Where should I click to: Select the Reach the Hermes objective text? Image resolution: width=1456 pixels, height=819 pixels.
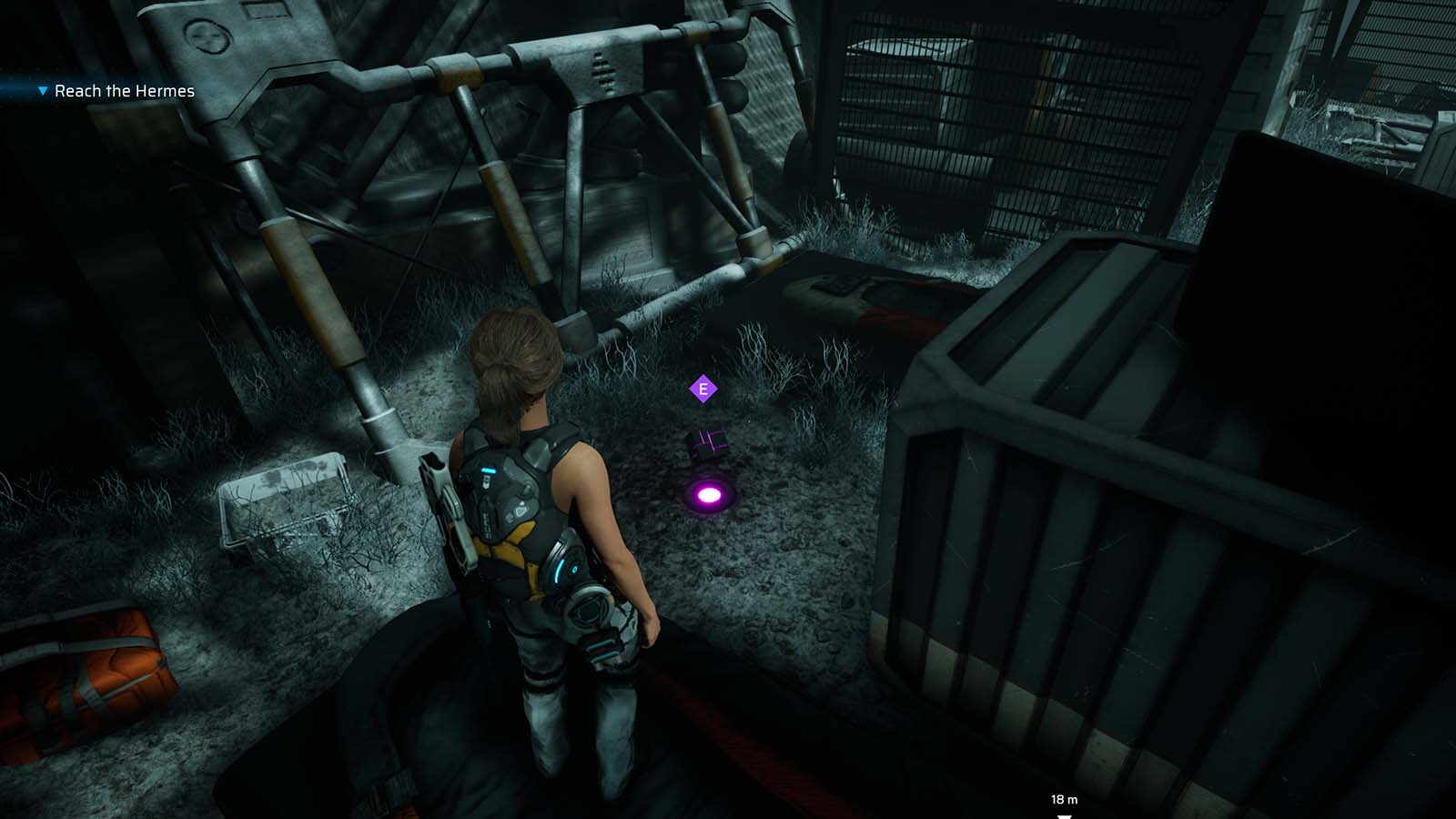pos(125,91)
